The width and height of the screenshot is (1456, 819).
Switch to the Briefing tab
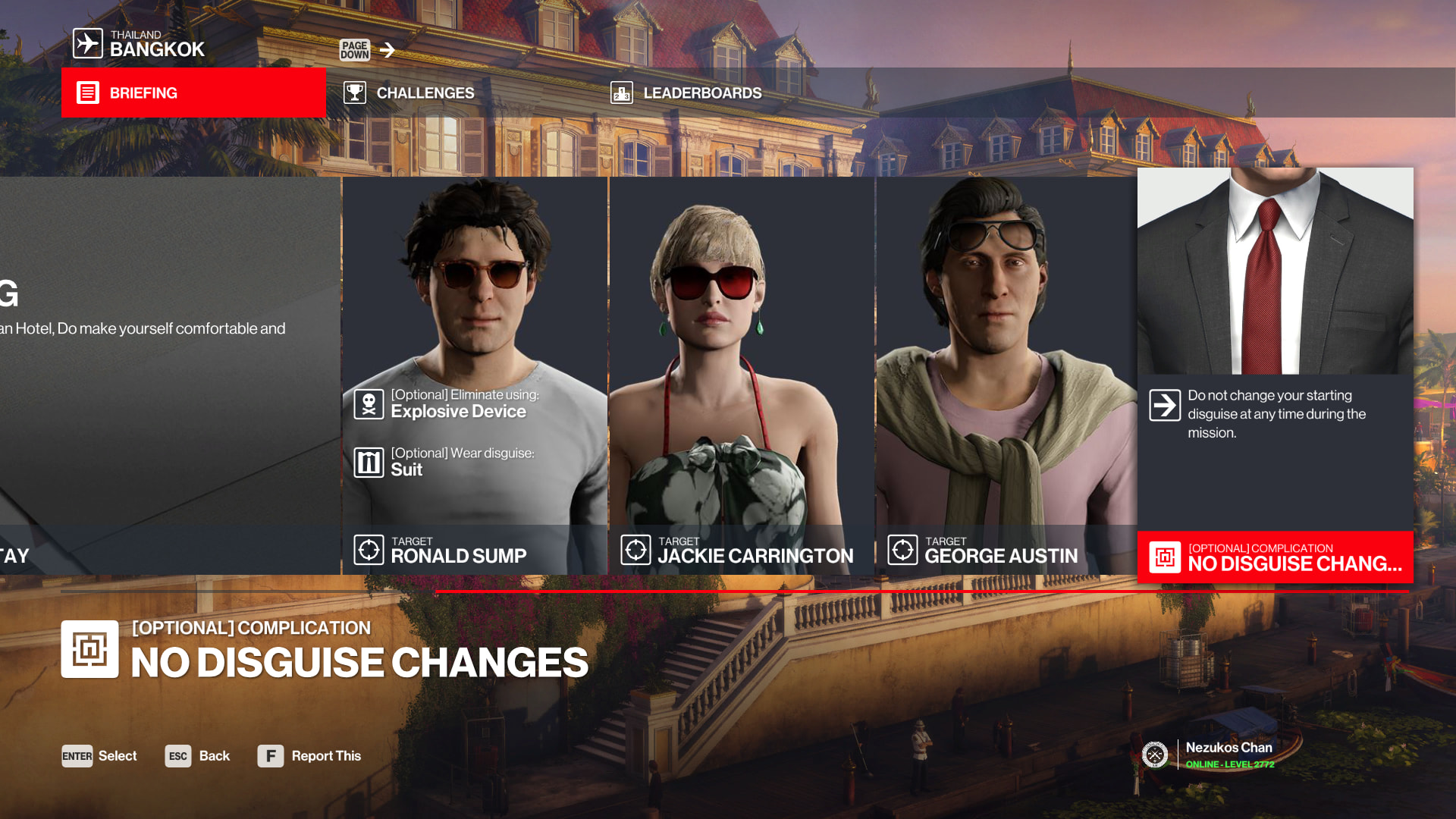click(193, 93)
